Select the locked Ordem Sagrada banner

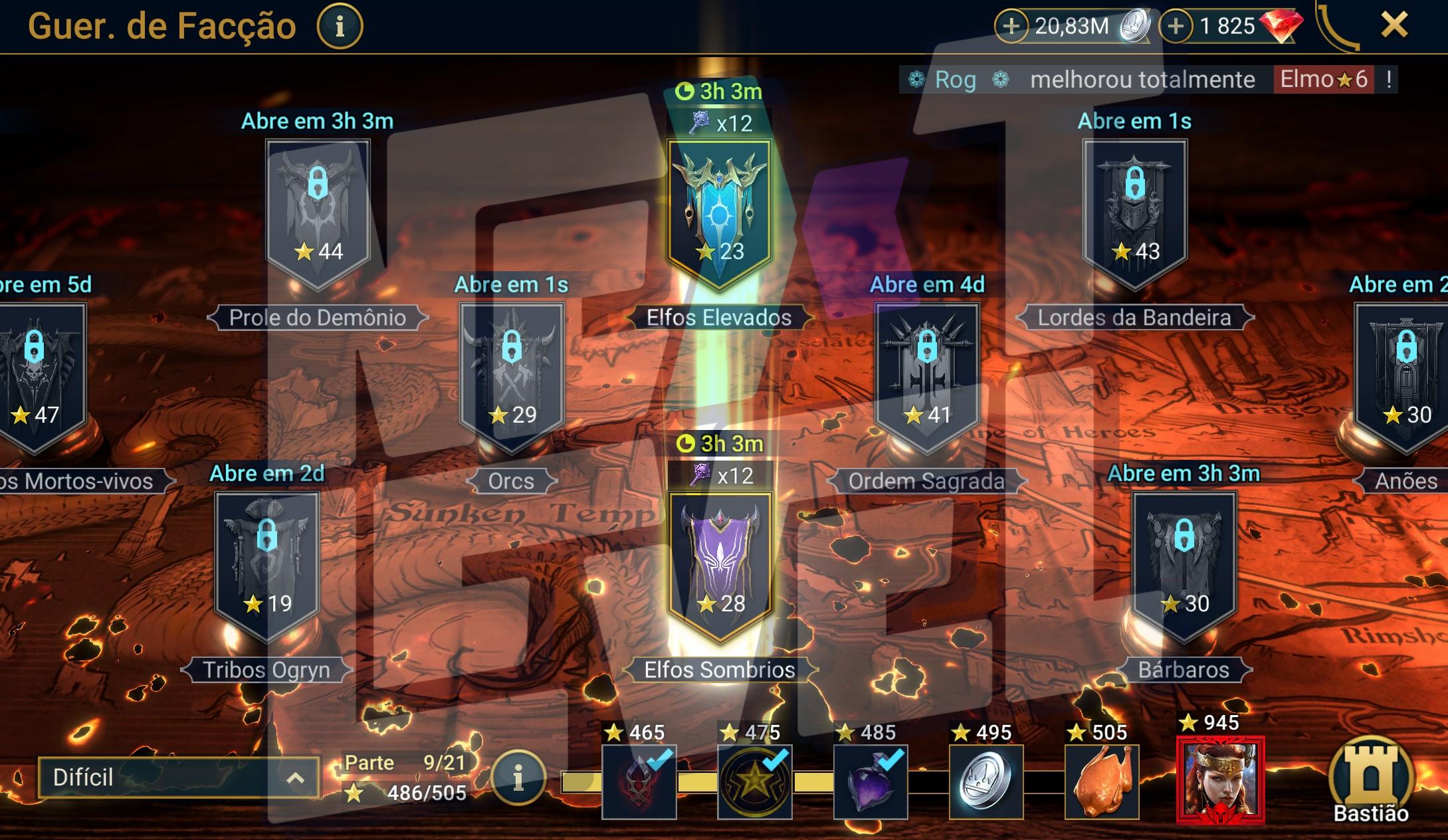point(927,376)
